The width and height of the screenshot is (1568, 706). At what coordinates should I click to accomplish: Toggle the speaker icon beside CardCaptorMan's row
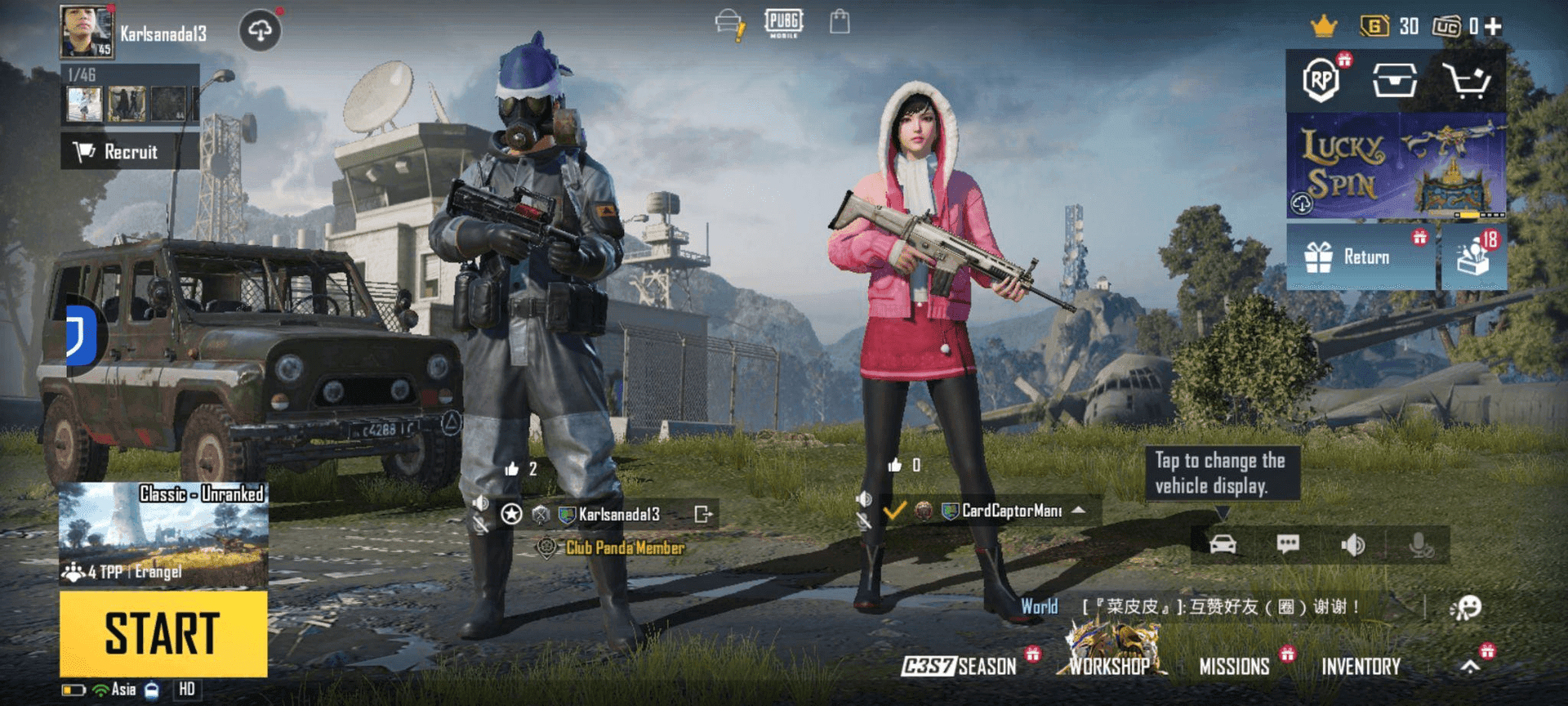[863, 498]
